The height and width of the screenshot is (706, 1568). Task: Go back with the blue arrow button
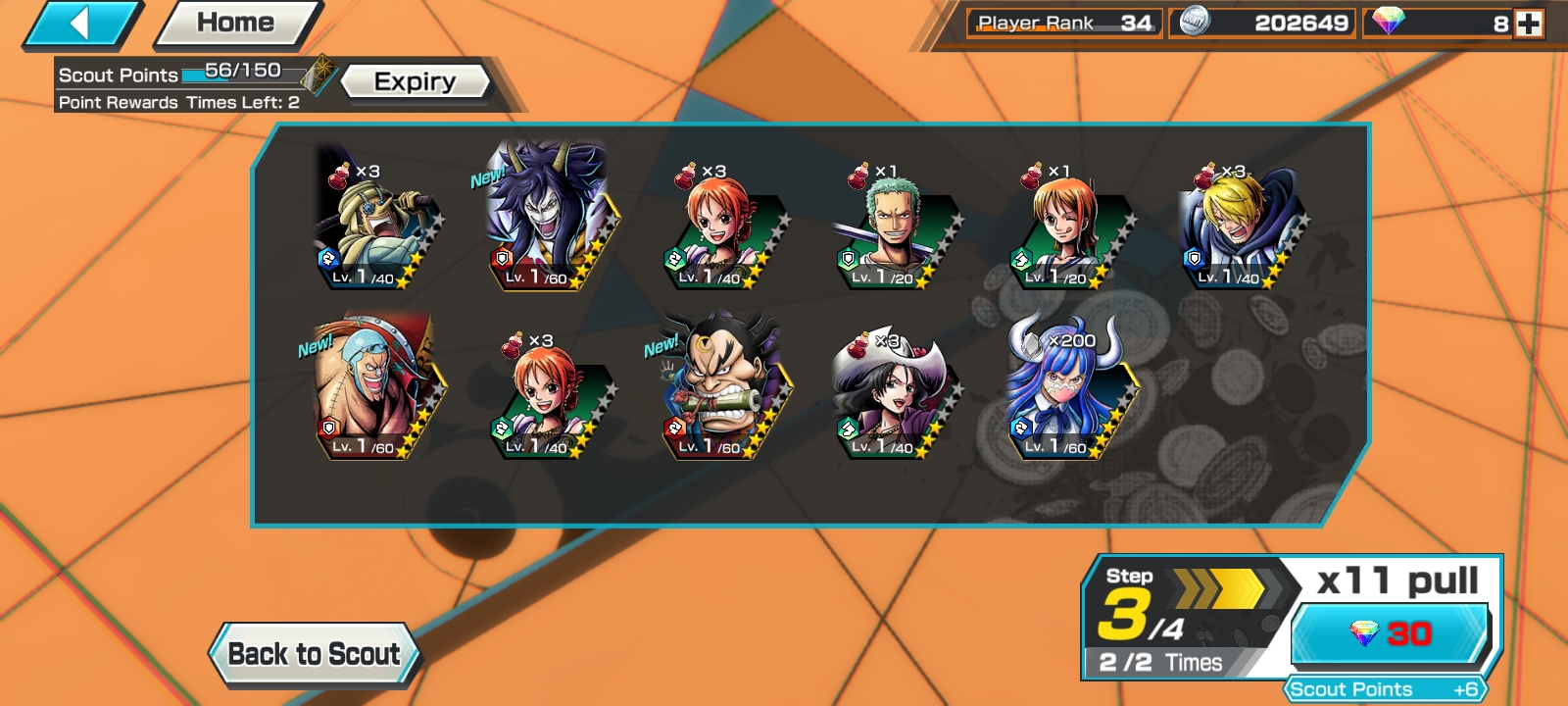coord(81,24)
